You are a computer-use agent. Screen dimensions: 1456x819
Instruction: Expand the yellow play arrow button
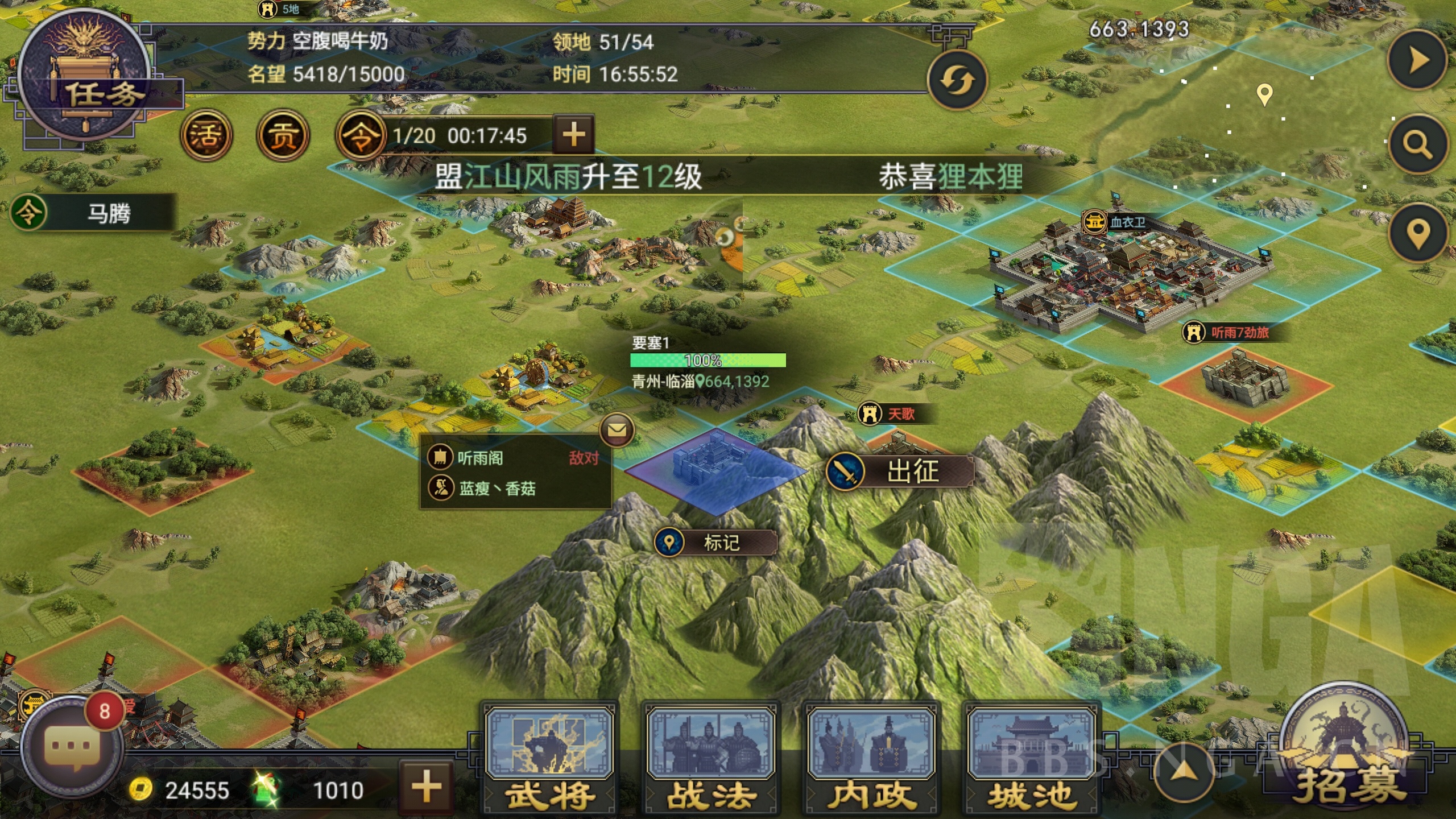coord(1417,60)
